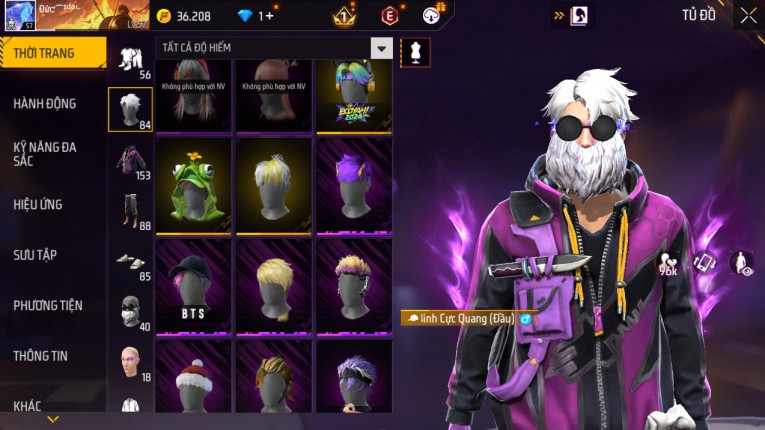Add diamonds using the diamond counter
The width and height of the screenshot is (765, 430).
click(266, 16)
